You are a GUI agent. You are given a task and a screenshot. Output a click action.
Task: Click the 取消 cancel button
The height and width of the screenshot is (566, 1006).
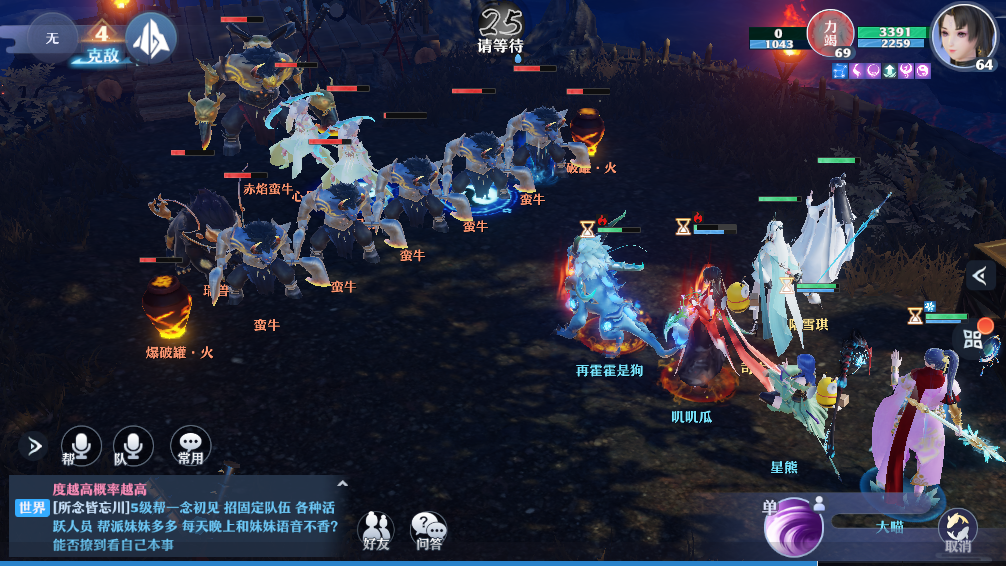[957, 530]
